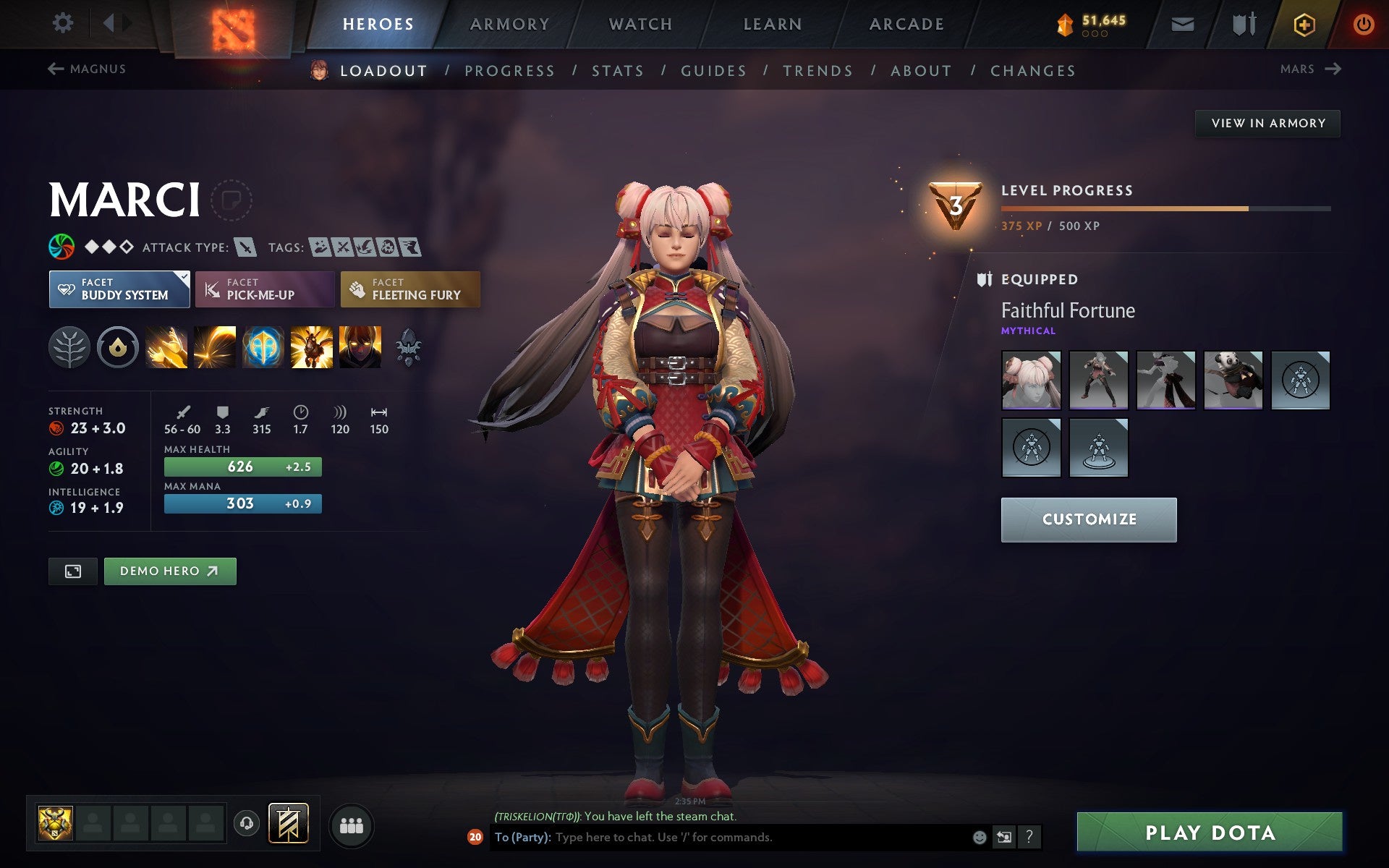
Task: Click the Customize button for equipped items
Action: coord(1089,519)
